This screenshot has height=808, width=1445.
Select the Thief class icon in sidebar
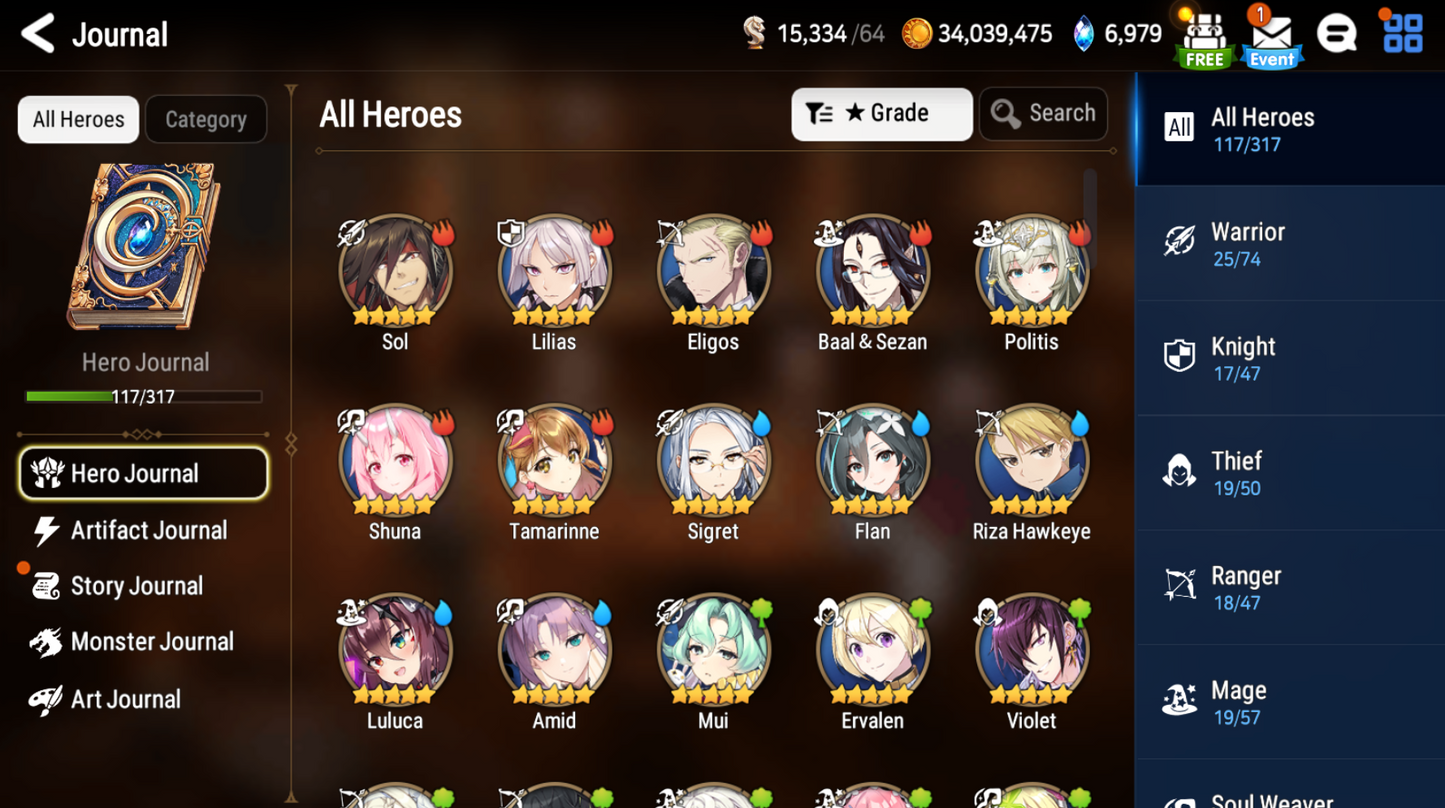tap(1181, 471)
